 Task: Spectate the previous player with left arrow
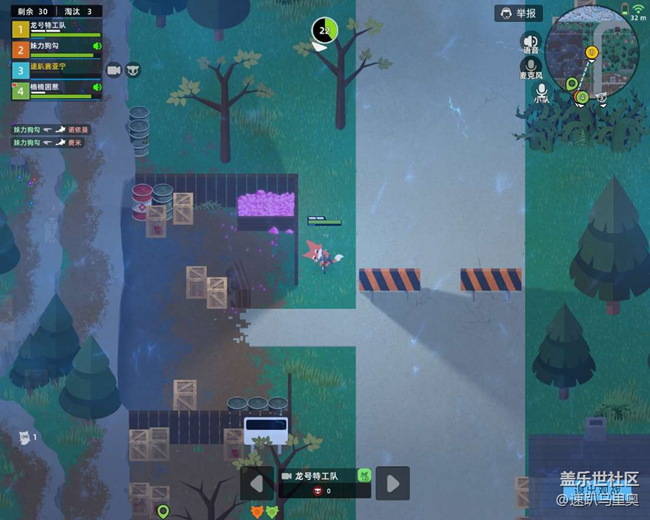pos(256,483)
